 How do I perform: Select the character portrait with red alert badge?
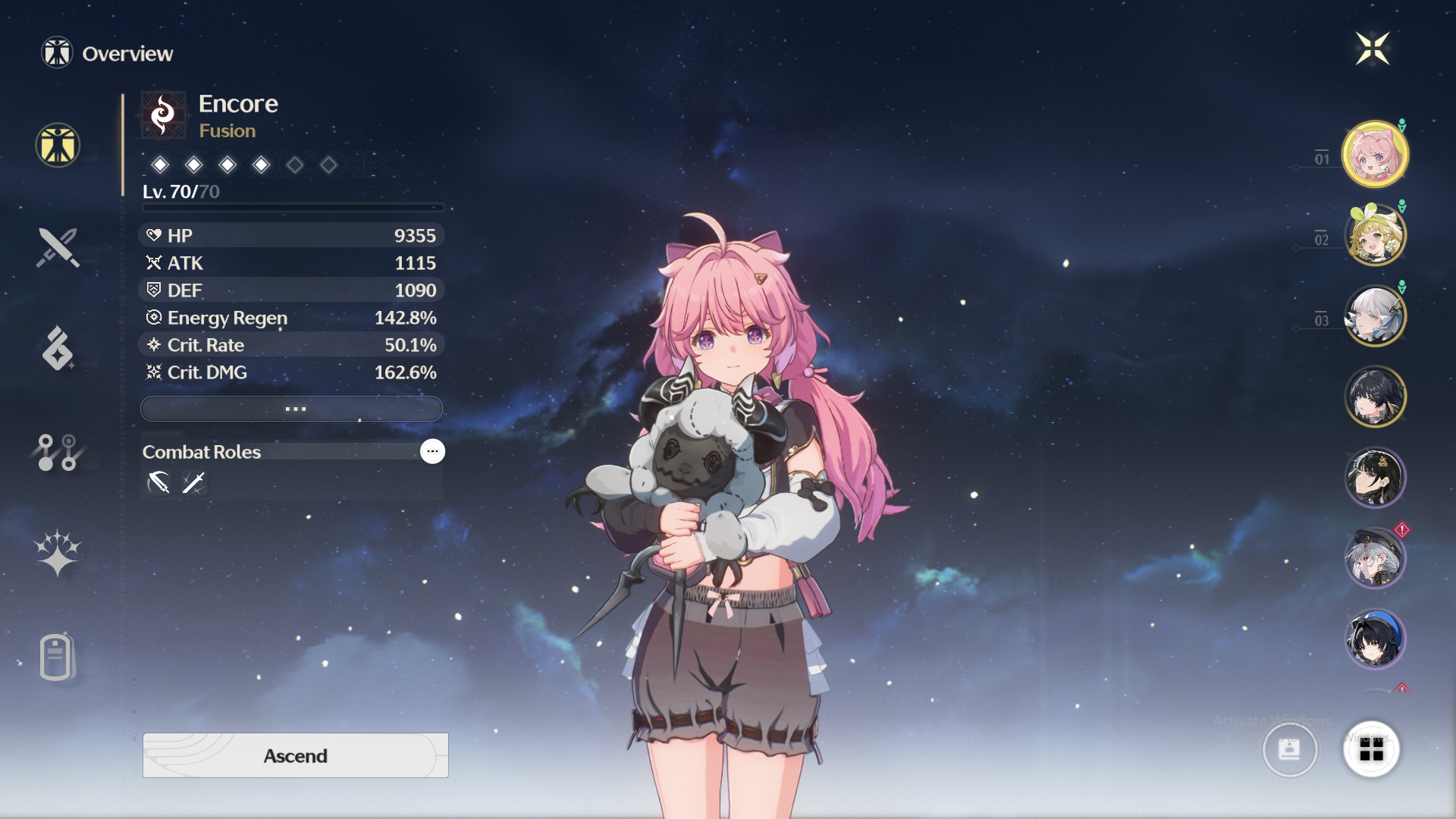pyautogui.click(x=1375, y=558)
